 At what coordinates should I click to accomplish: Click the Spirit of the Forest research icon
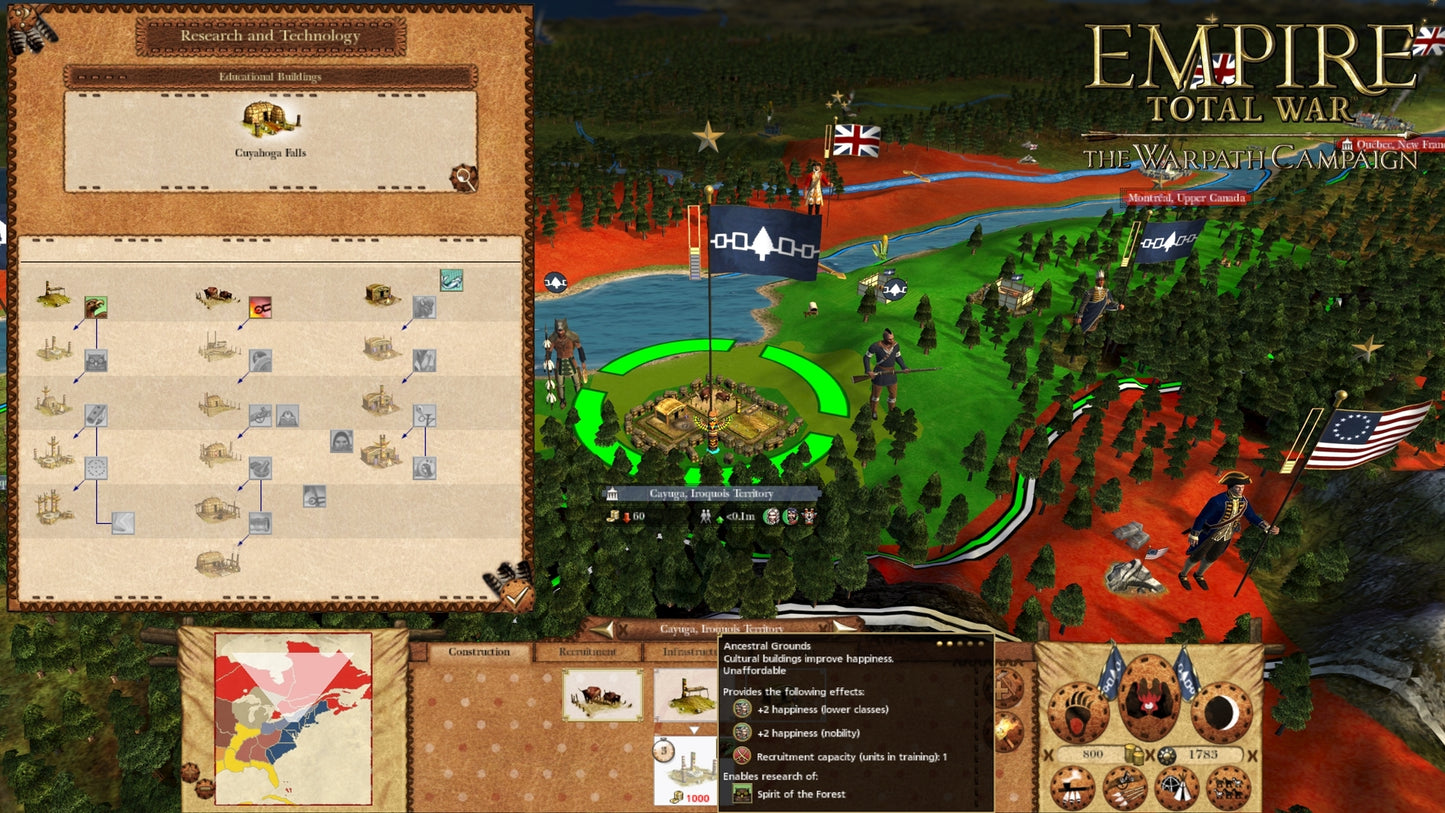click(743, 794)
